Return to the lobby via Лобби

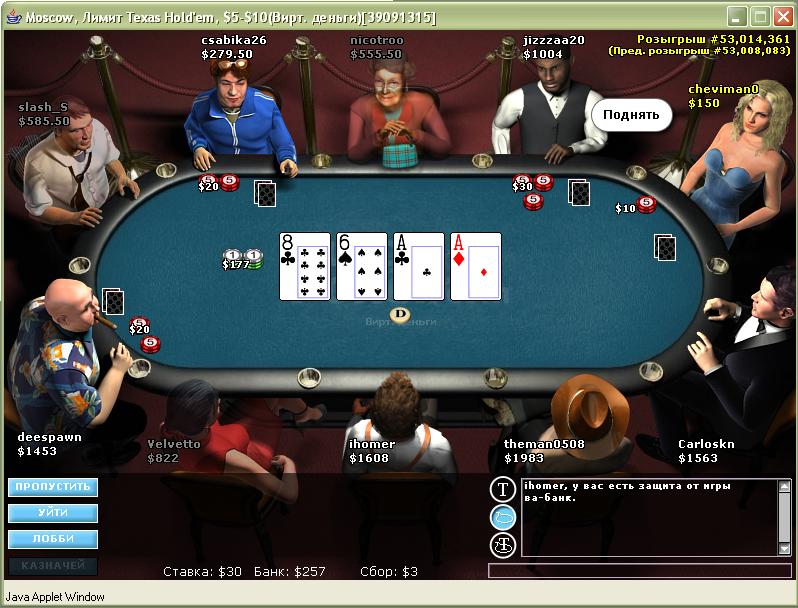click(53, 539)
